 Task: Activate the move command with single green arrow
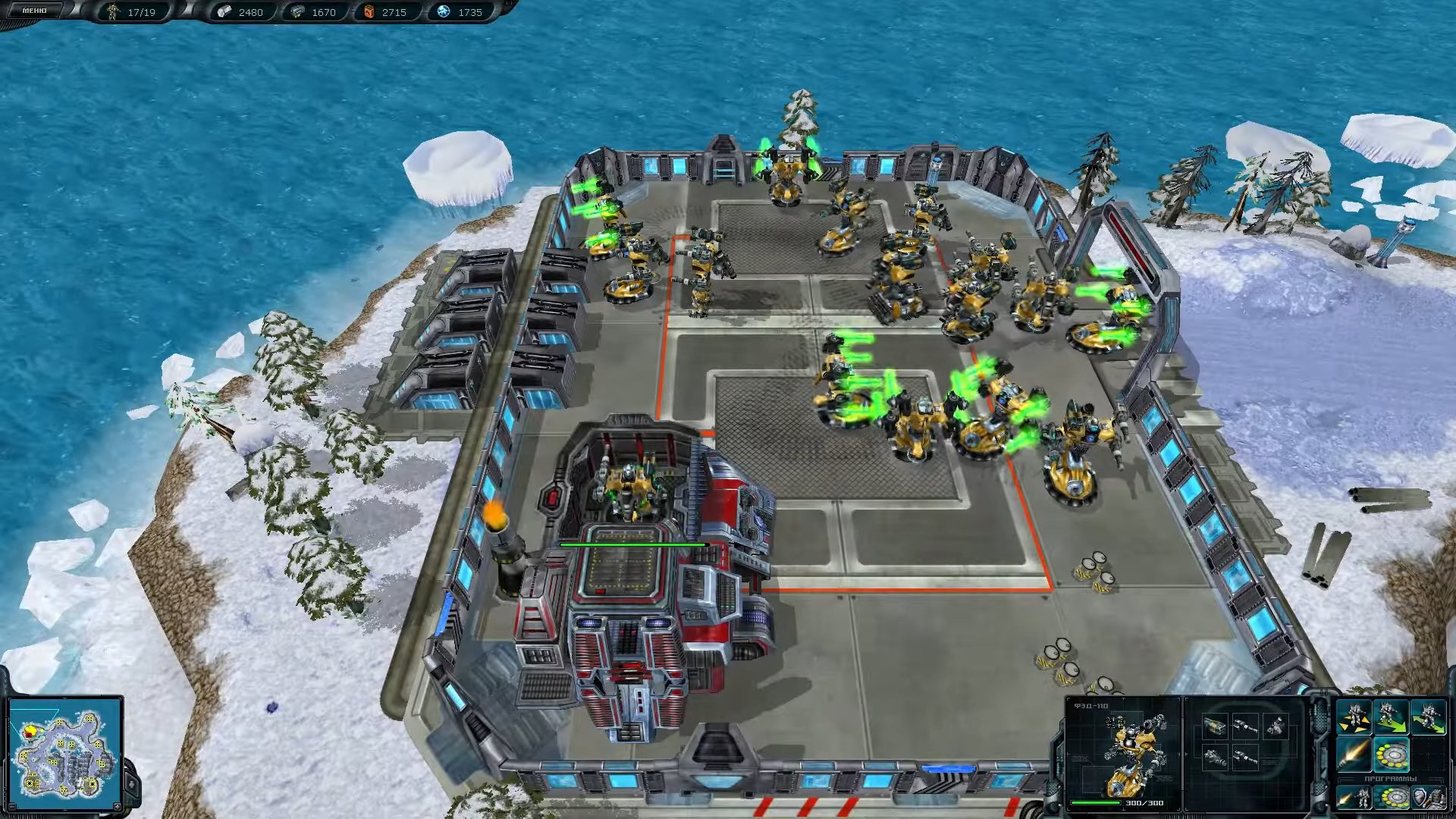1392,718
